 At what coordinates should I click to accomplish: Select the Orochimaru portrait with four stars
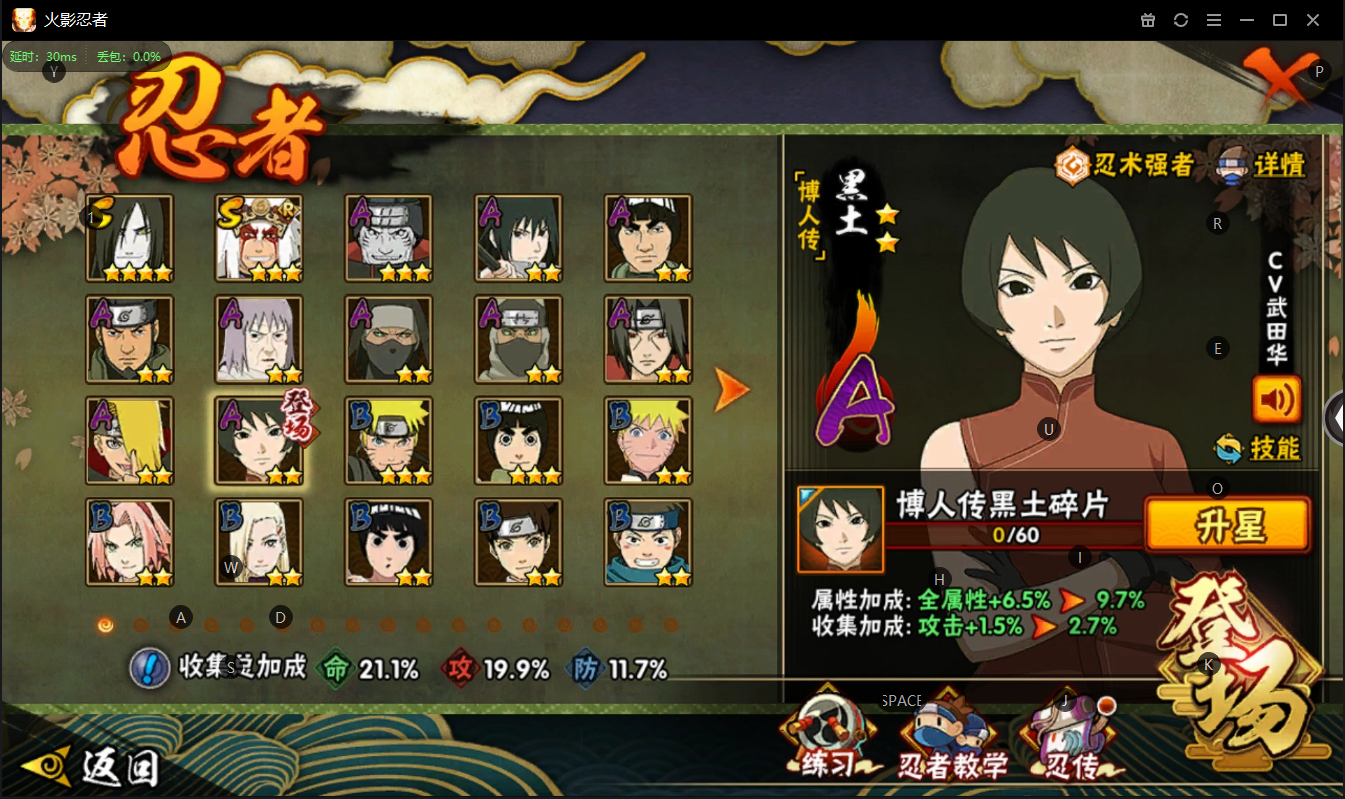coord(130,238)
